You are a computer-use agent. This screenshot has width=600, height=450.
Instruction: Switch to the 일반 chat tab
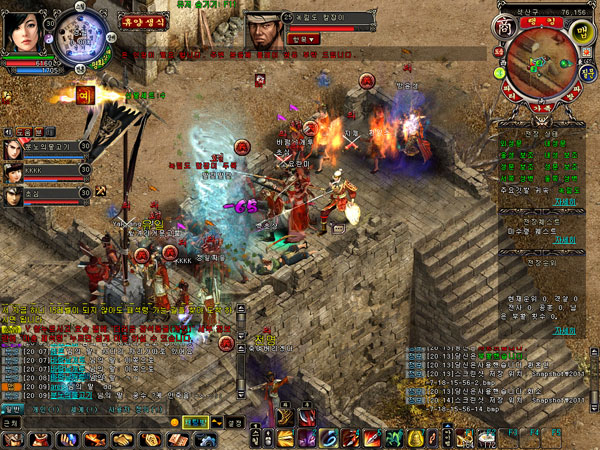pyautogui.click(x=12, y=408)
